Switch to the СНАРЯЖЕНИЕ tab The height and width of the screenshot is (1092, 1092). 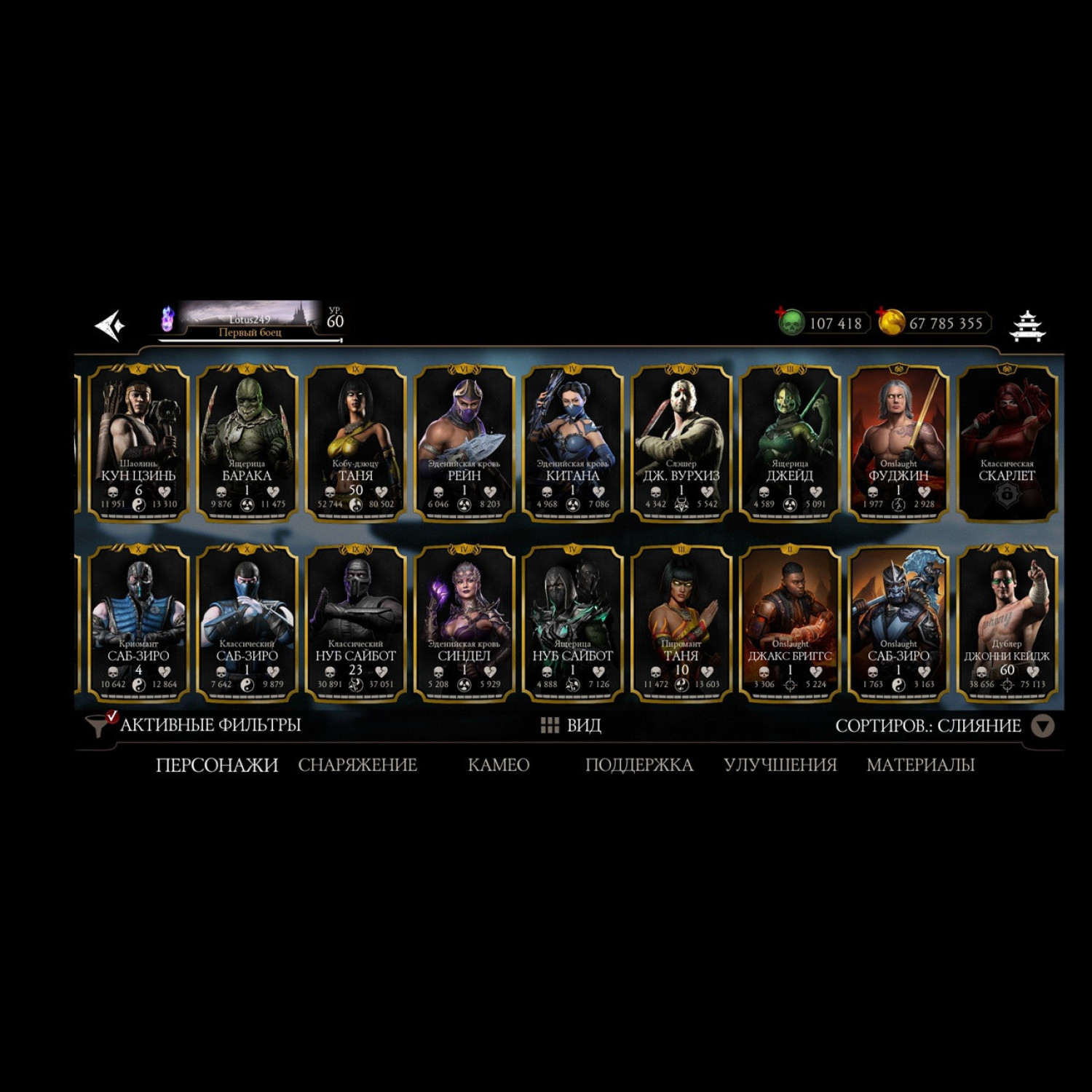coord(357,765)
